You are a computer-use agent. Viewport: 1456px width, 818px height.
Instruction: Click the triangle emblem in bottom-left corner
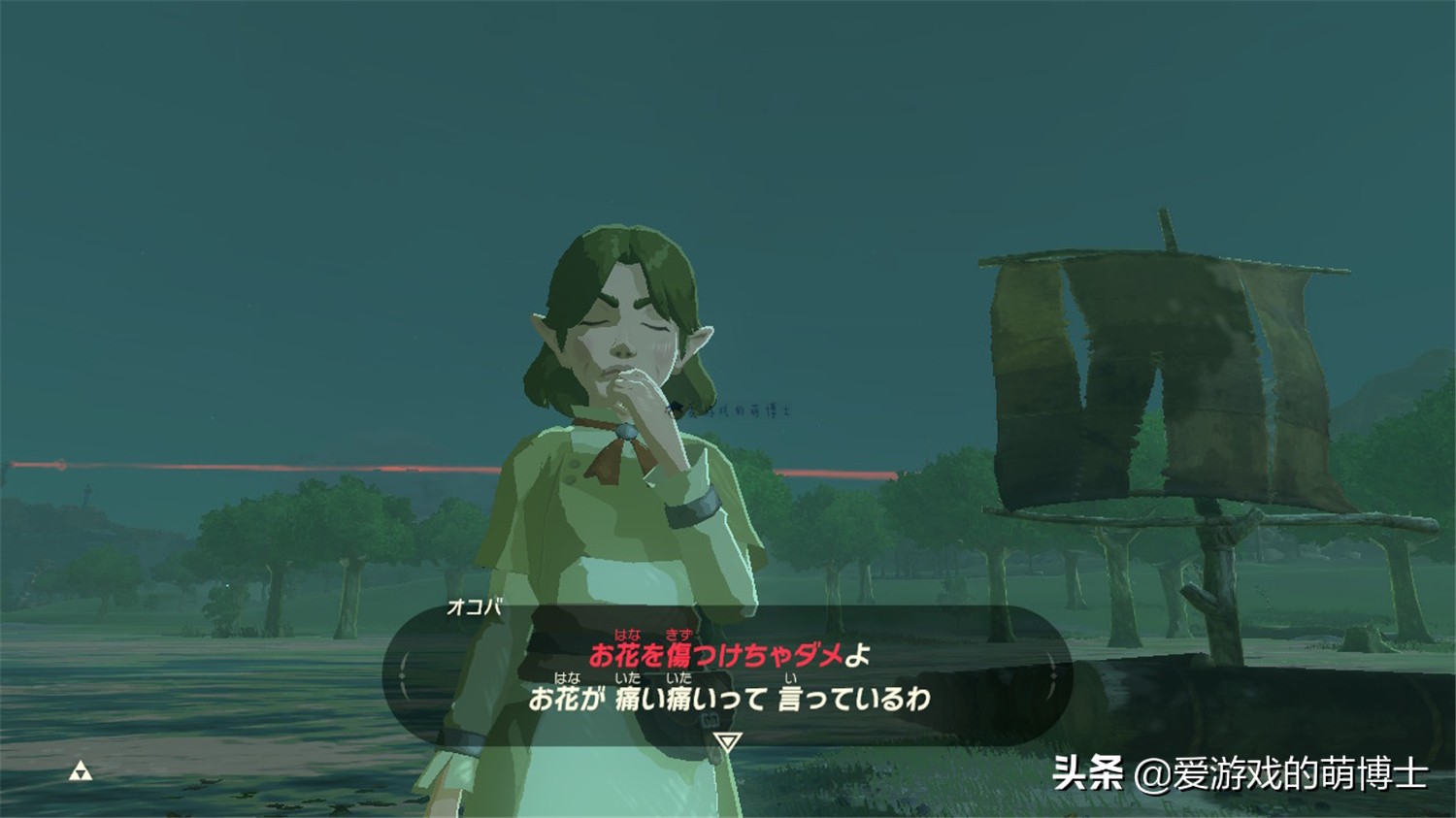point(83,772)
